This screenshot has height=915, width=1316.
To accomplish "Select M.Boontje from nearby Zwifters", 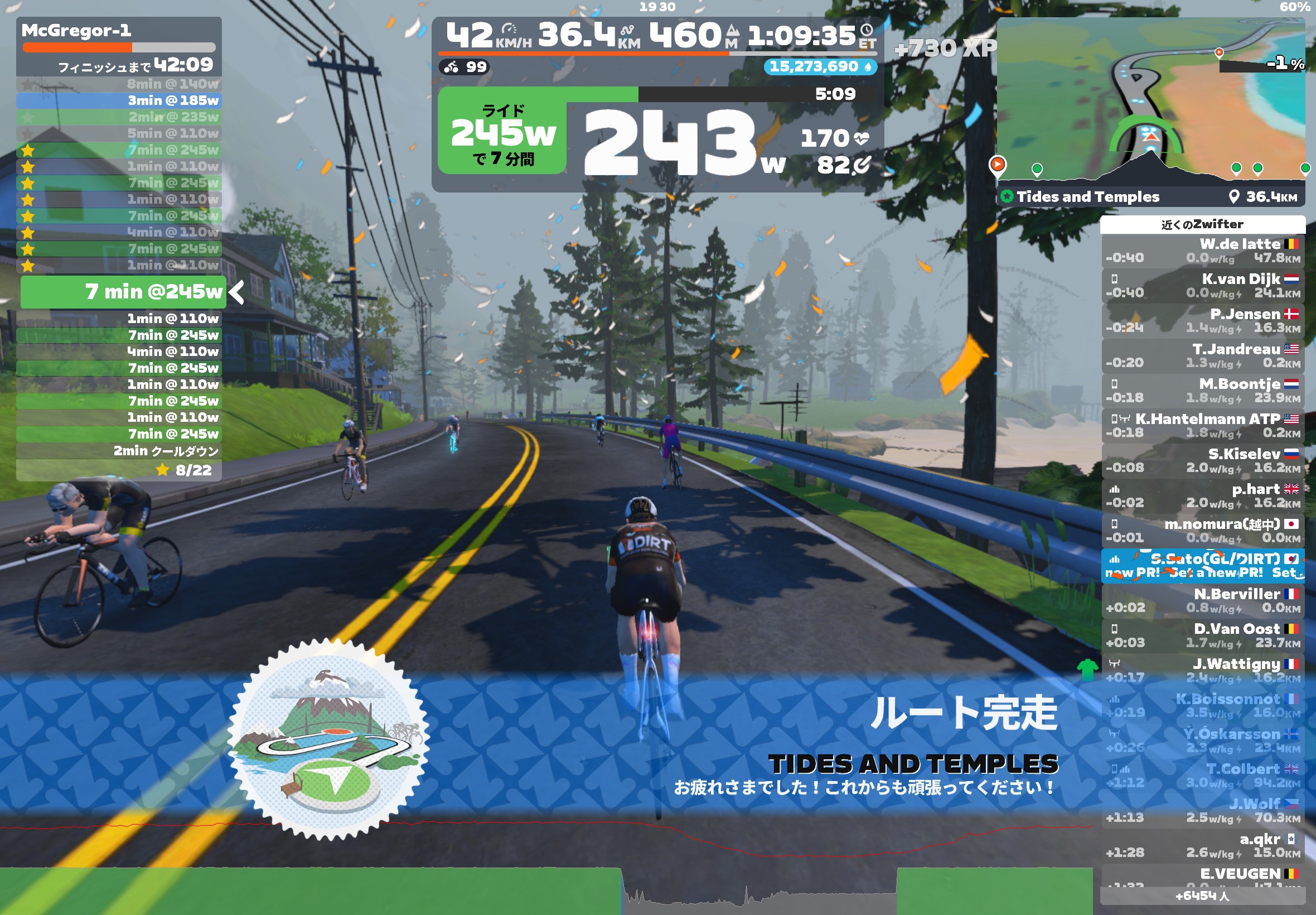I will point(1202,391).
